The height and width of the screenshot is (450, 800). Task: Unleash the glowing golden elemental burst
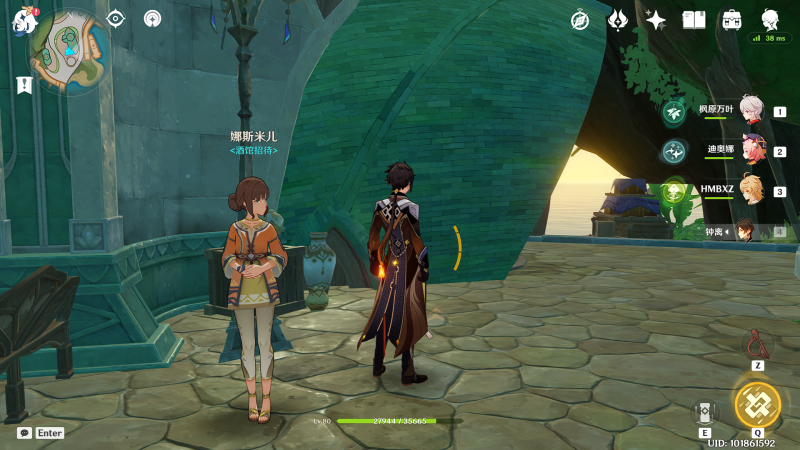point(758,403)
